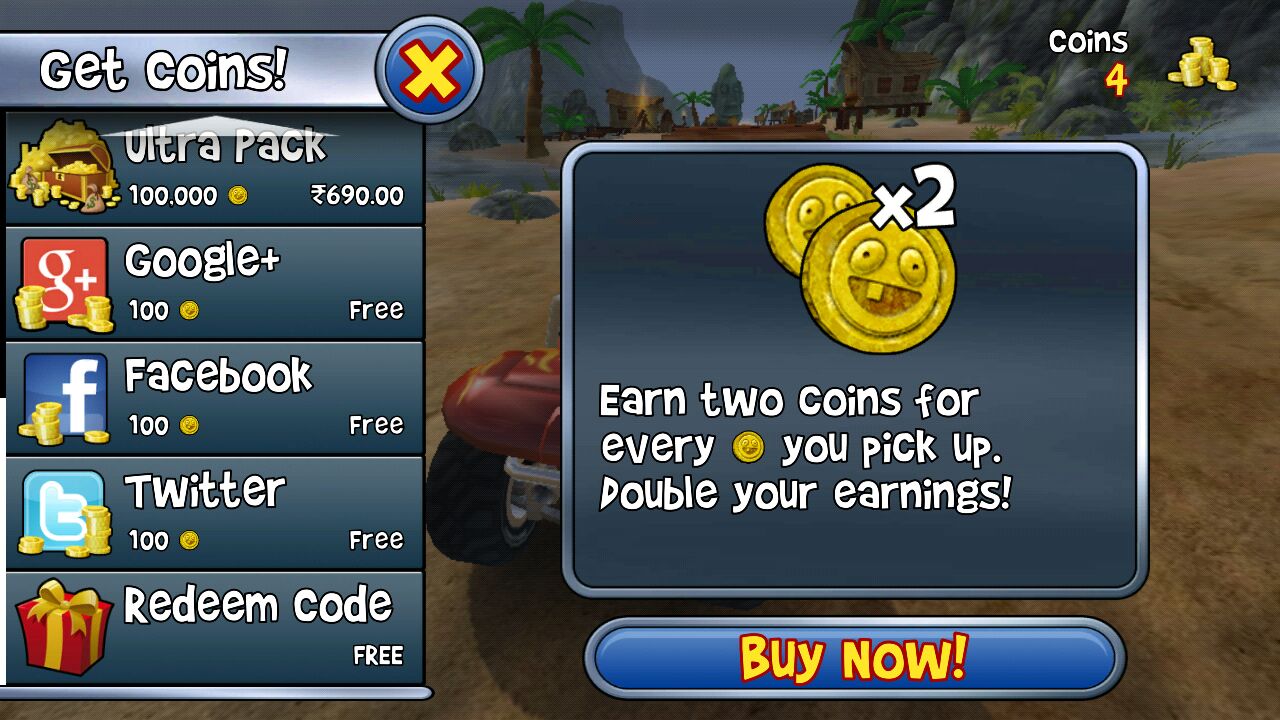Viewport: 1280px width, 720px height.
Task: Click the Free label on the Redeem Code row
Action: tap(376, 655)
